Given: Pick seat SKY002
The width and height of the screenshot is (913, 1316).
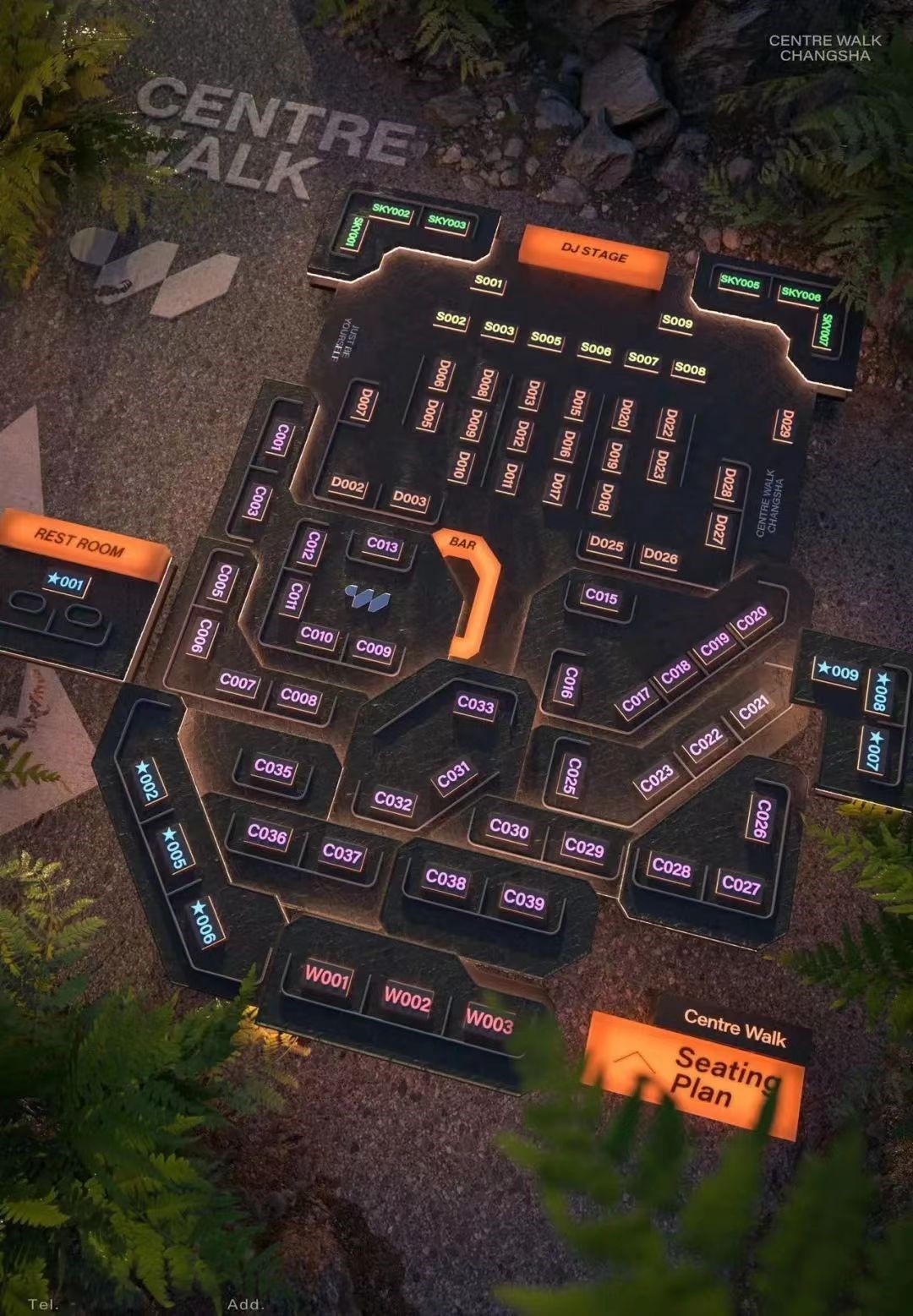Looking at the screenshot, I should tap(390, 211).
